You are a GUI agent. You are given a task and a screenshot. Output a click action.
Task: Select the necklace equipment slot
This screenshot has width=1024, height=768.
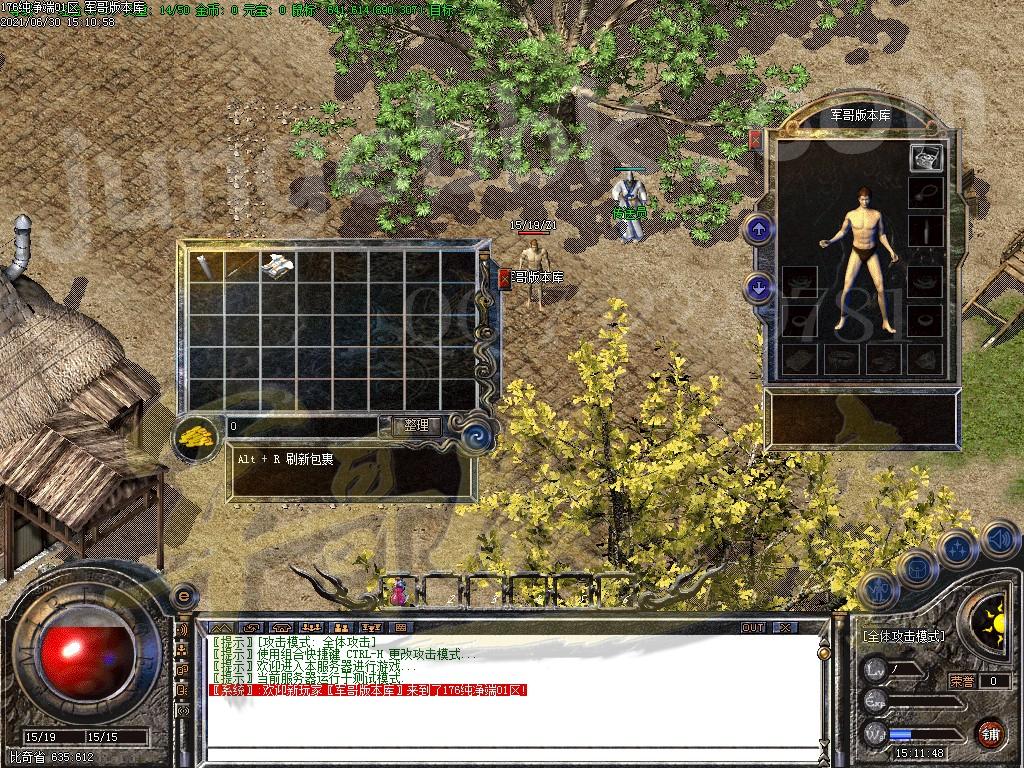925,193
